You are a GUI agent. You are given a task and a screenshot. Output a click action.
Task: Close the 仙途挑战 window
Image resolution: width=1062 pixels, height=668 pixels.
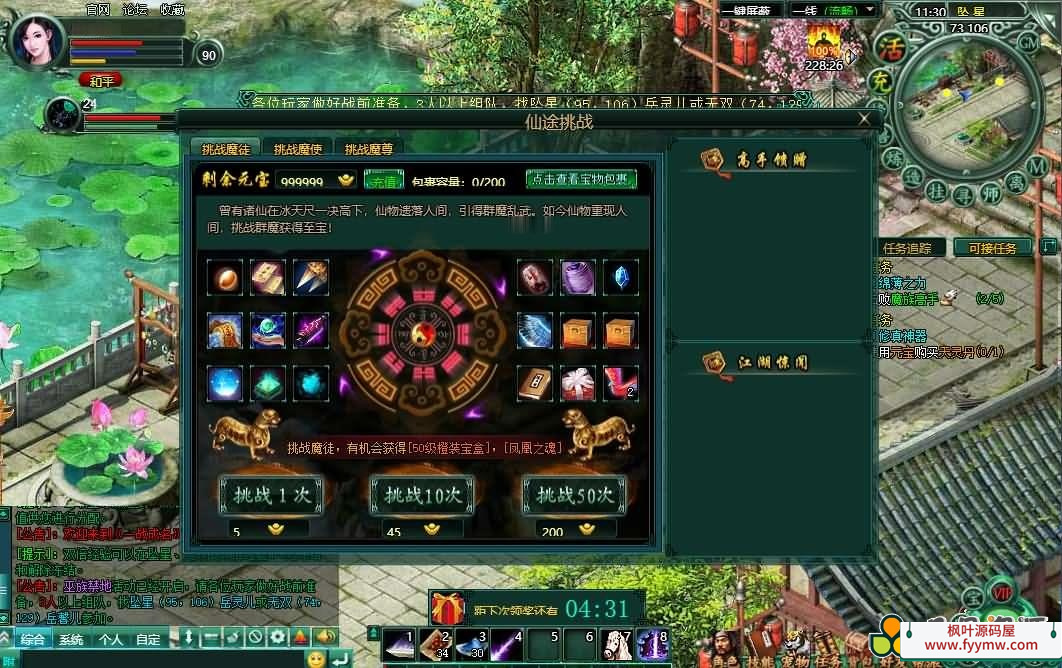pos(864,120)
